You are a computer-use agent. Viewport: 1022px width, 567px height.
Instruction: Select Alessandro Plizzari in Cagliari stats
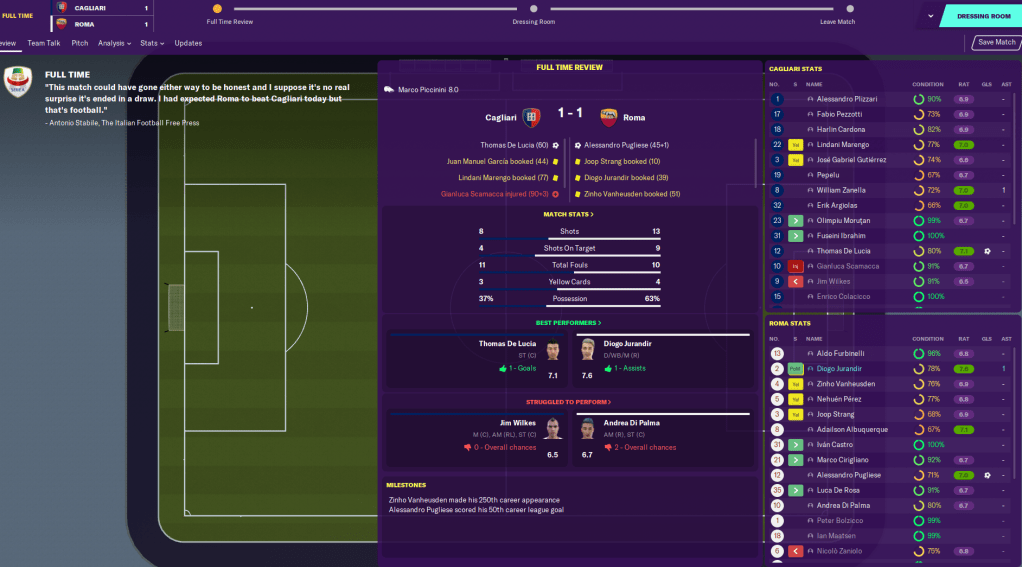(x=847, y=100)
